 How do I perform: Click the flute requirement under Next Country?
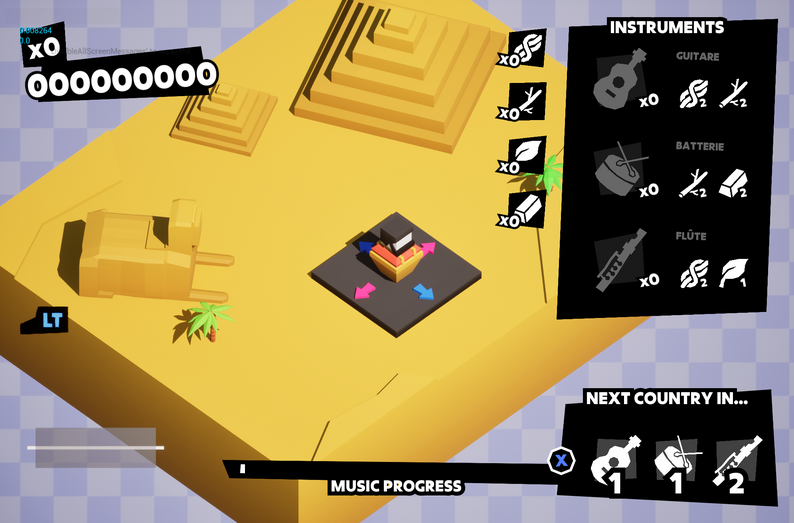click(x=736, y=462)
